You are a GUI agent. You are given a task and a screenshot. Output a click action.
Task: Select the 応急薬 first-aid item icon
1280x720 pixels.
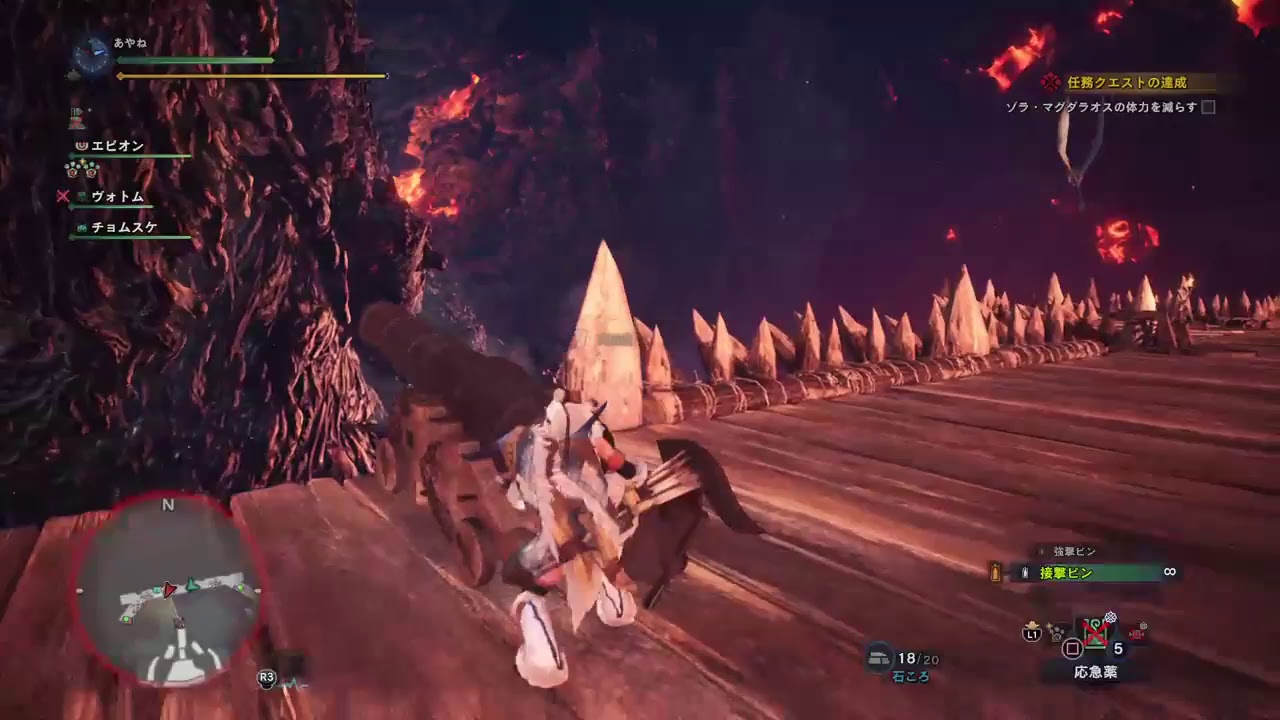click(1095, 633)
